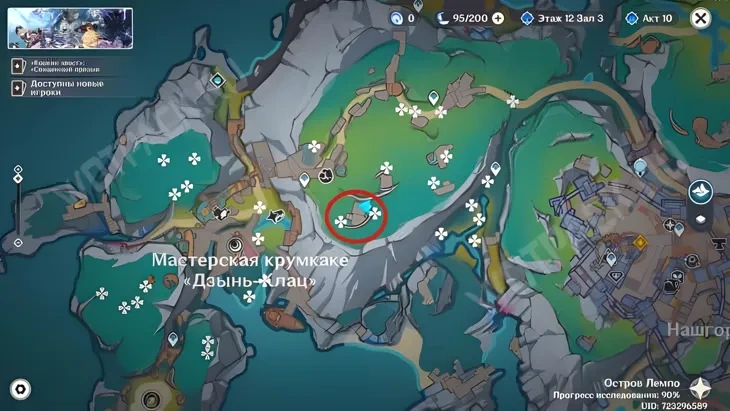
Task: Click the map zoom slider track
Action: 18,205
